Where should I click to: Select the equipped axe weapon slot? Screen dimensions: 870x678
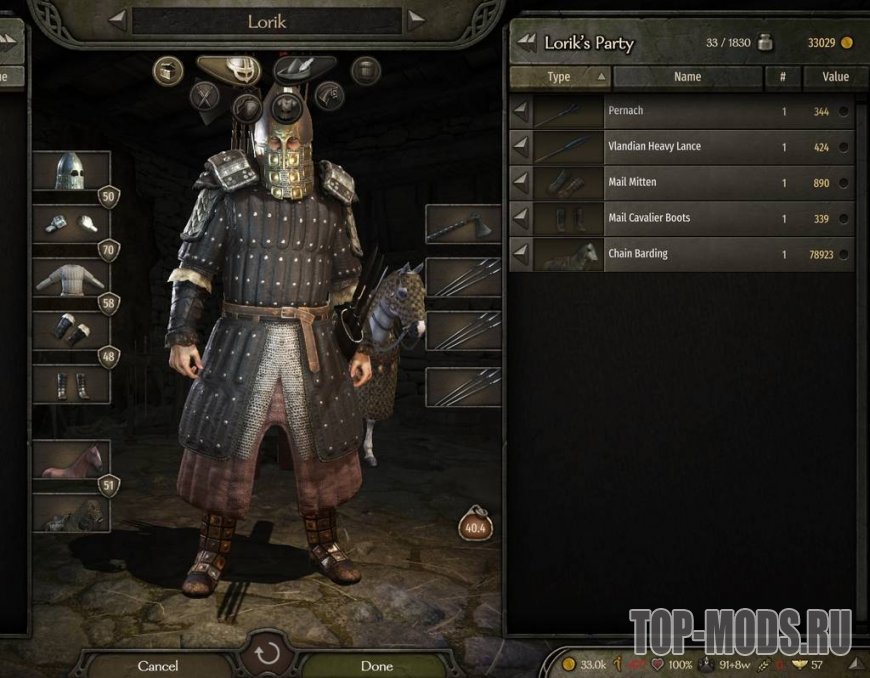point(462,225)
